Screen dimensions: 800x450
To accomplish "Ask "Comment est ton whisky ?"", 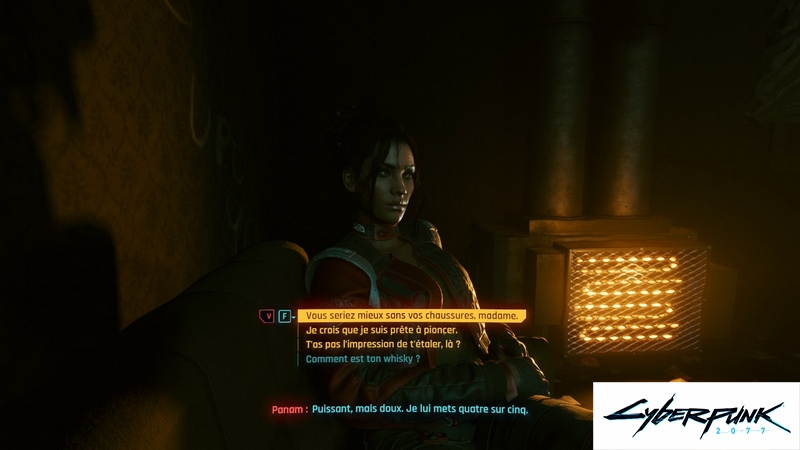I will [x=362, y=358].
